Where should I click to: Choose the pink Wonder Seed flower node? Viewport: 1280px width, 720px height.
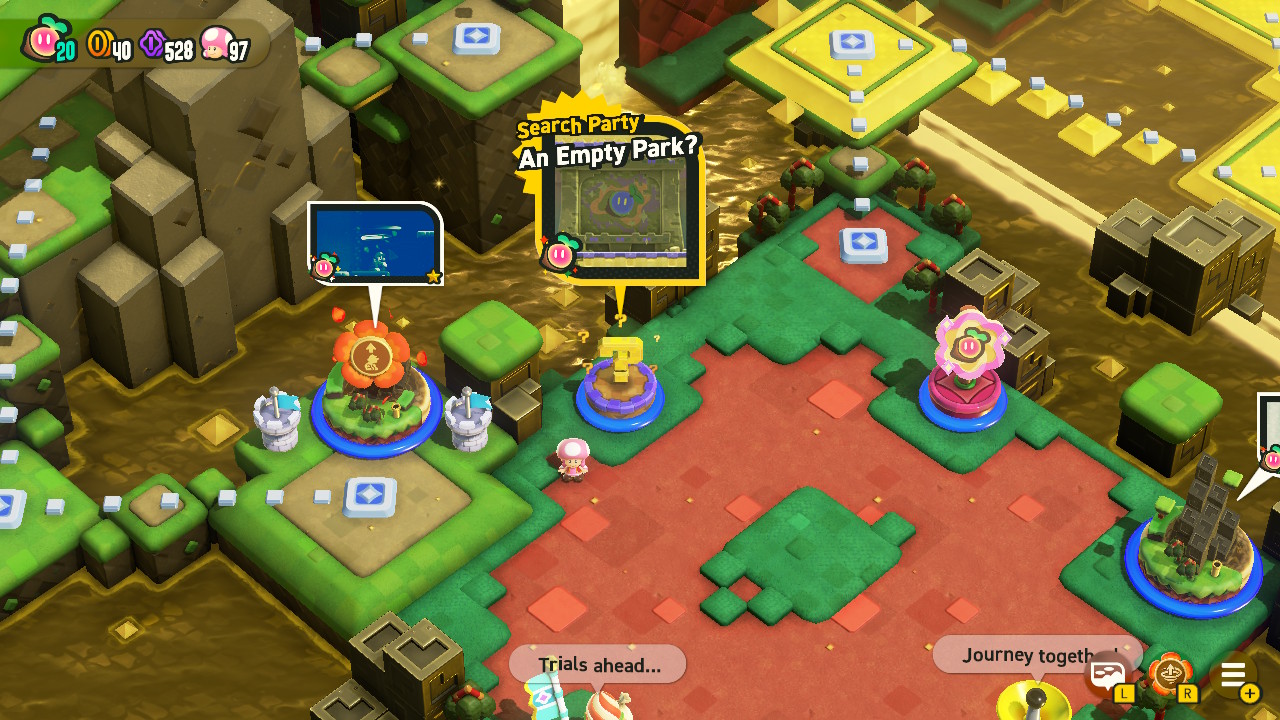964,372
